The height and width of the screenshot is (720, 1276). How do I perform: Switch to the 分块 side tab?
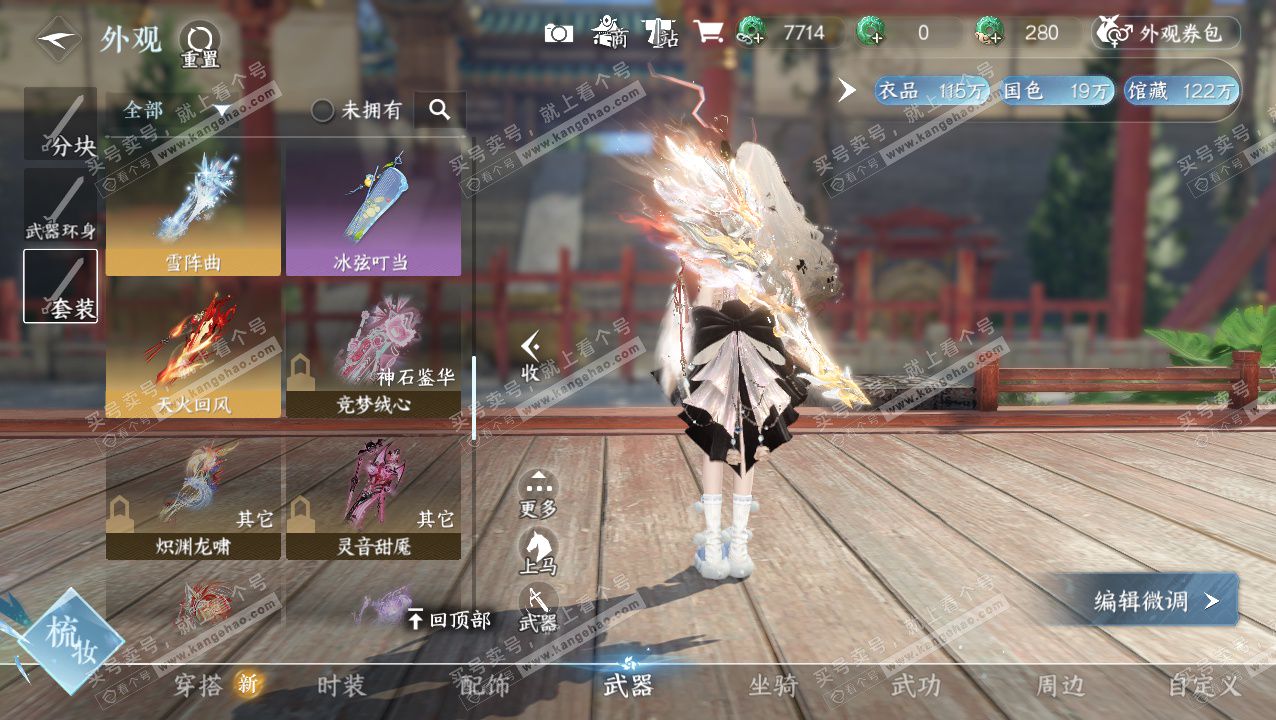pyautogui.click(x=61, y=125)
